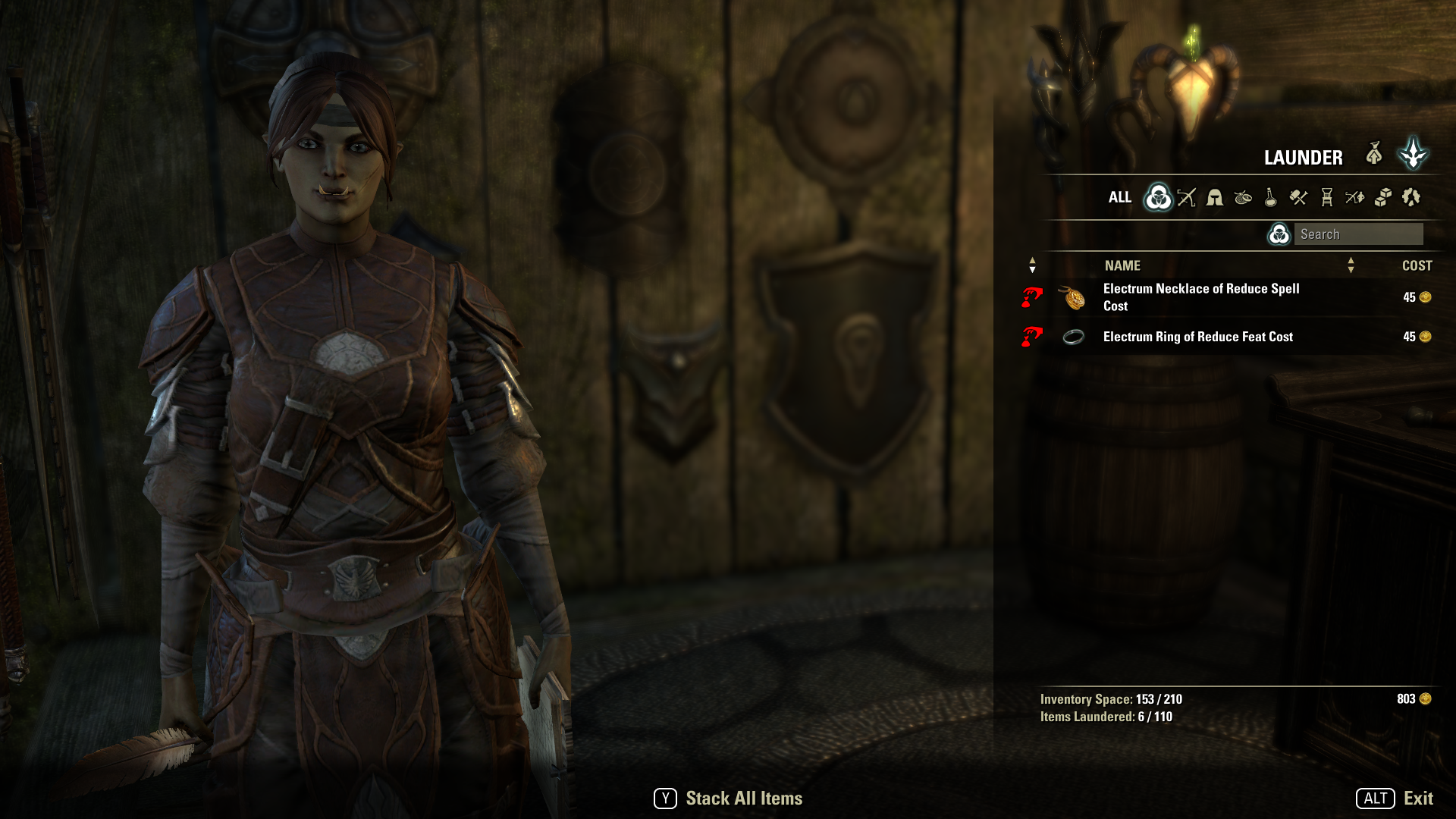Sort by the status column arrows
The height and width of the screenshot is (819, 1456).
coord(1032,265)
